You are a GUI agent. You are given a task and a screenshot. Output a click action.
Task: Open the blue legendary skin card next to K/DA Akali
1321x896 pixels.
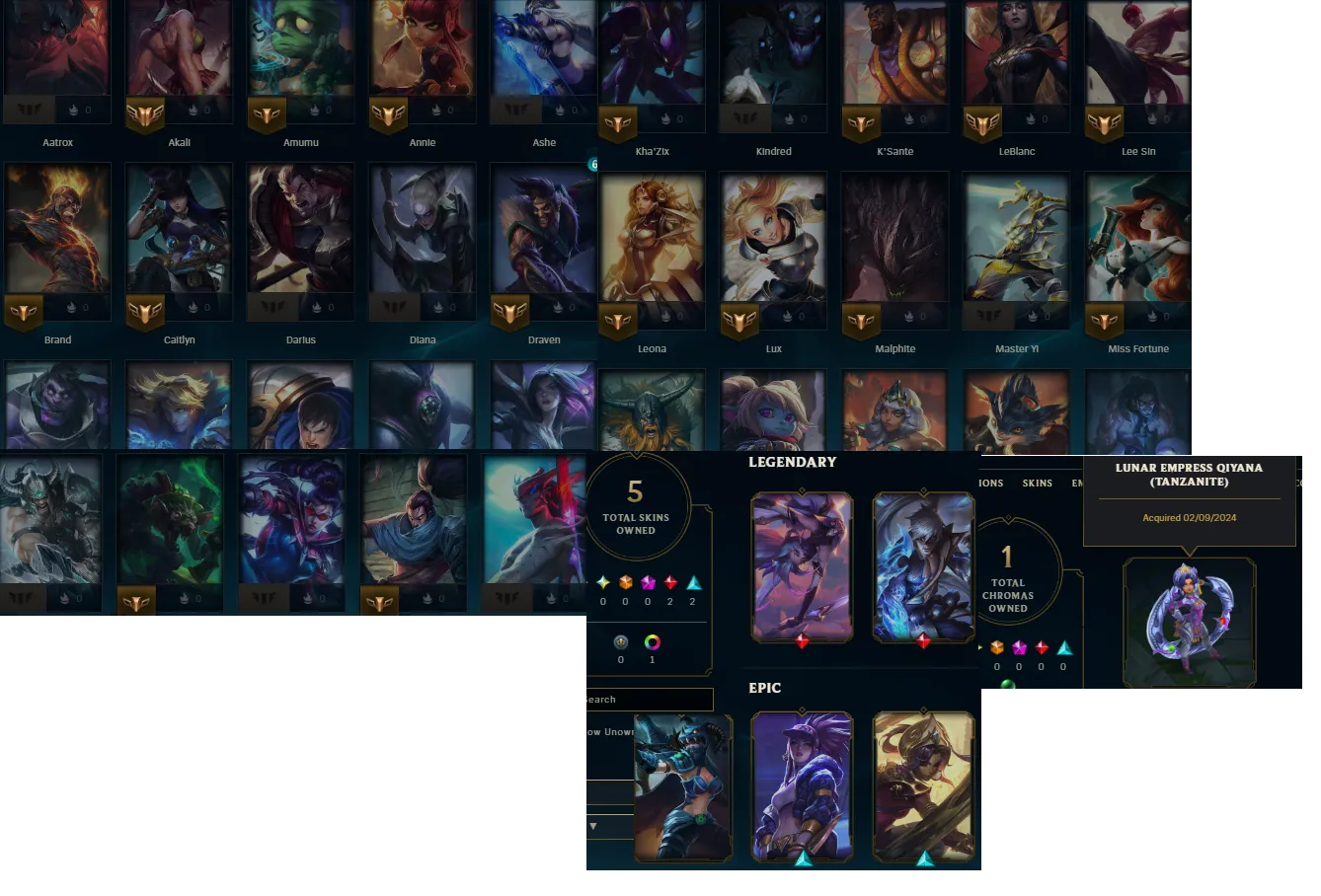point(923,567)
